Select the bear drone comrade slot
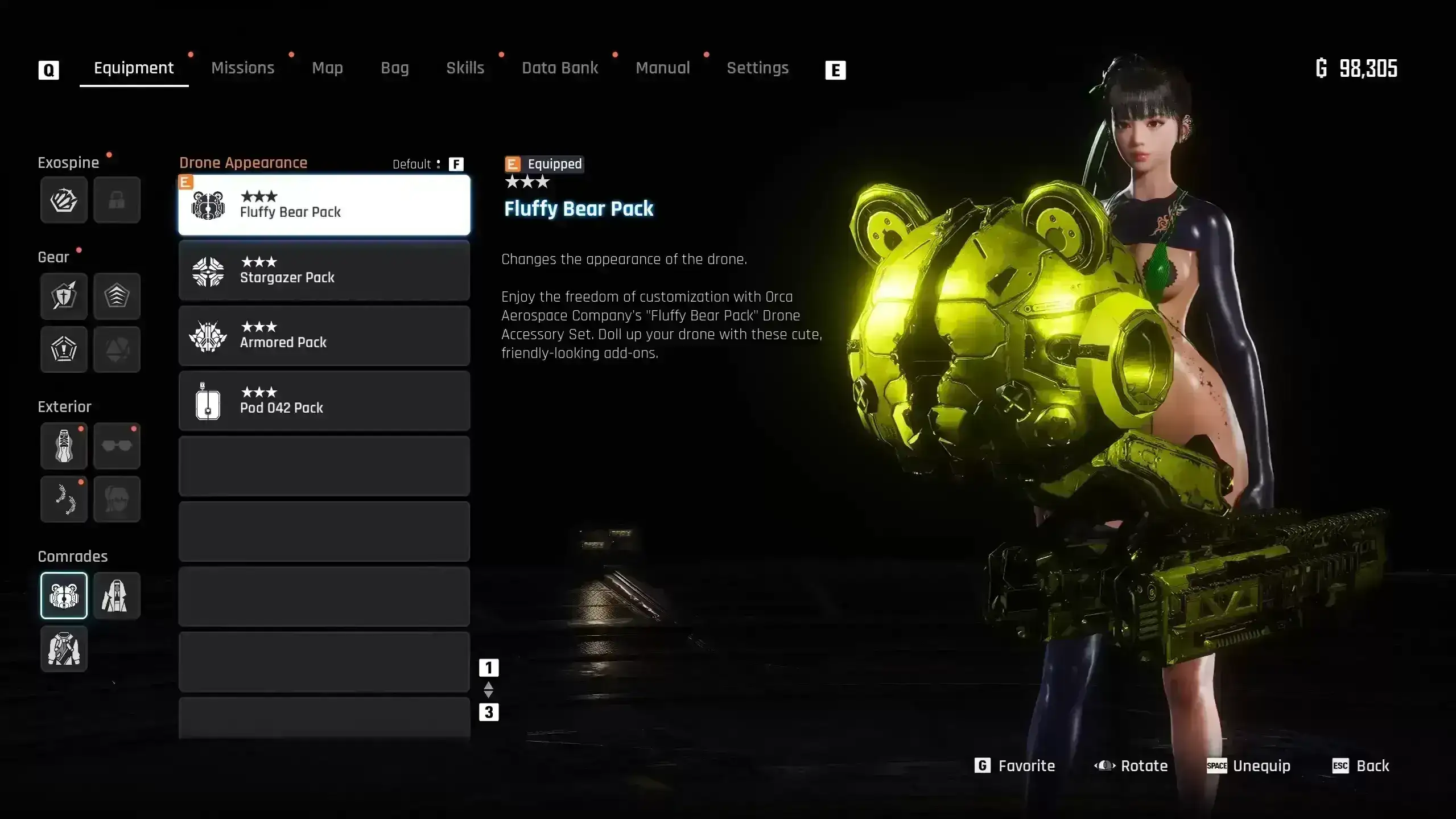The image size is (1456, 819). click(64, 595)
